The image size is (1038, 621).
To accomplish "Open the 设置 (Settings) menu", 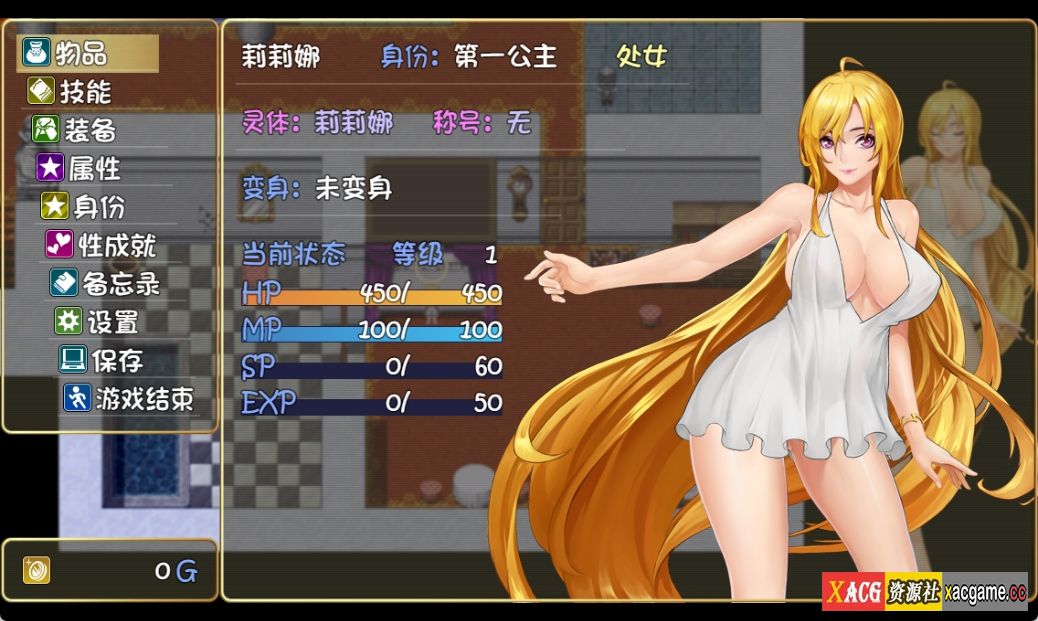I will coord(111,322).
